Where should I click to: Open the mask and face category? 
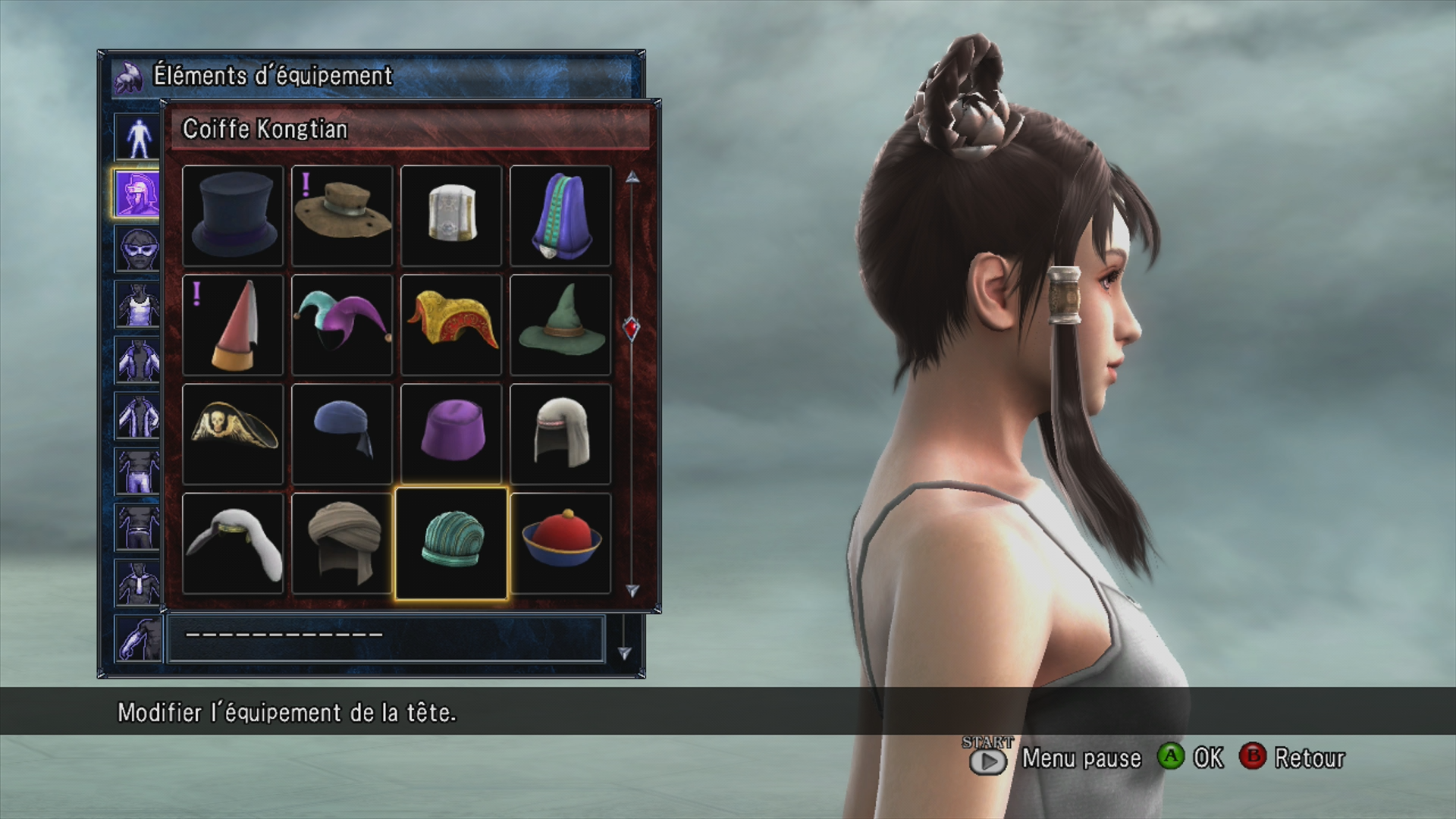[x=137, y=249]
